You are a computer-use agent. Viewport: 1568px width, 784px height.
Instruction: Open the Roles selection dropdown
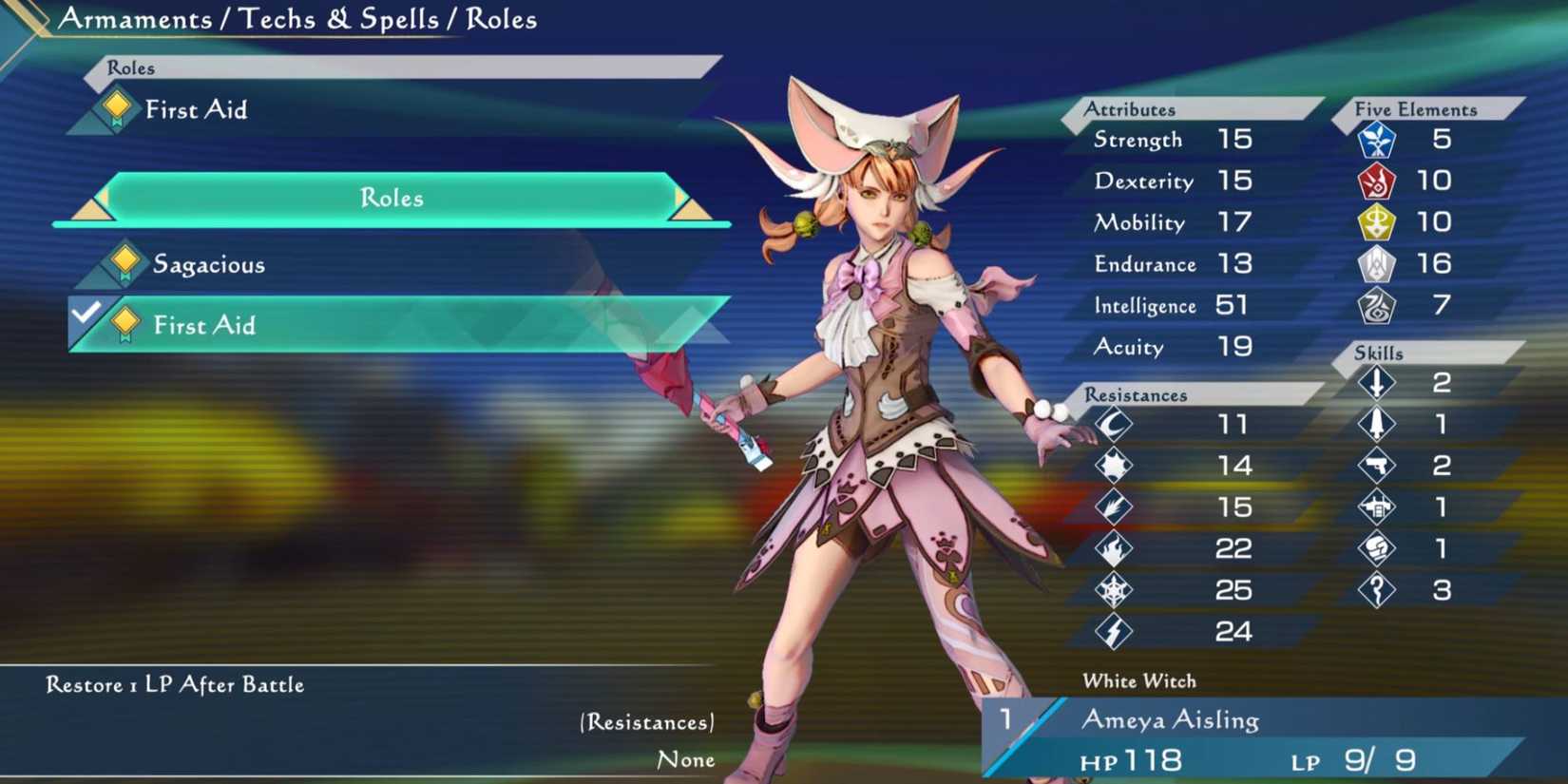(392, 198)
